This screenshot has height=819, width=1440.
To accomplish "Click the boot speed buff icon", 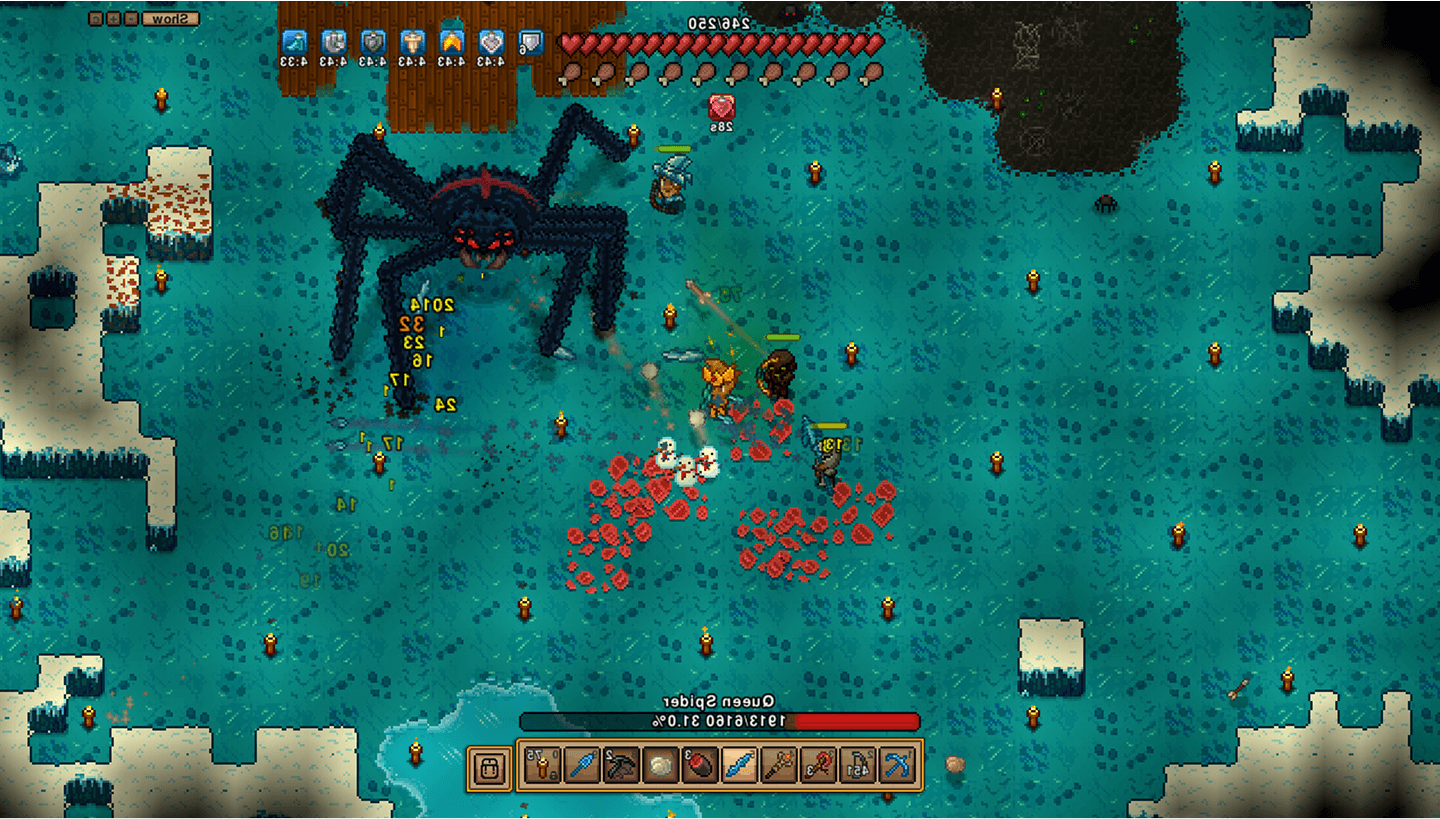I will pyautogui.click(x=294, y=42).
